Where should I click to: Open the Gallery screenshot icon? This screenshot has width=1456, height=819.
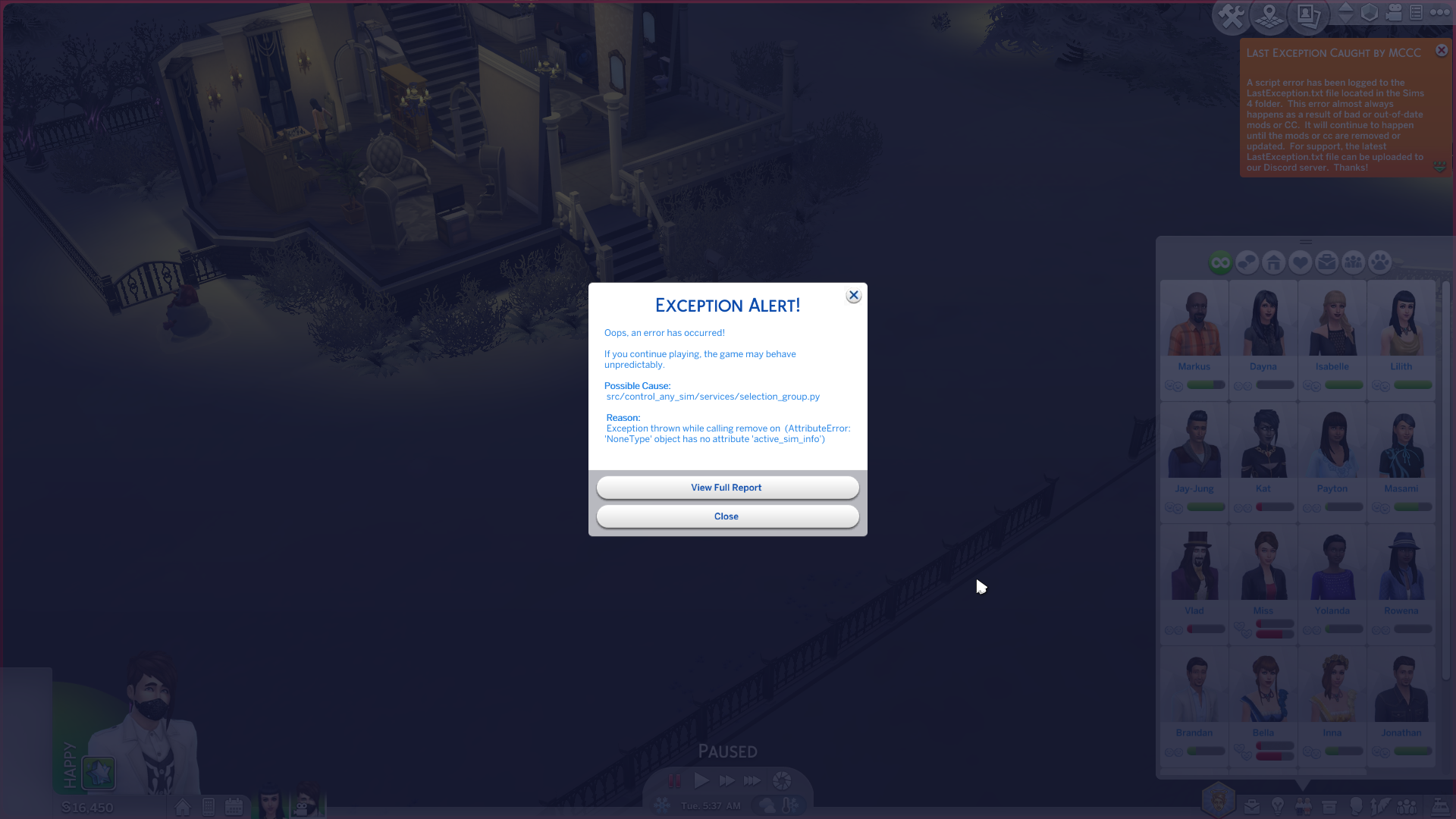1307,17
